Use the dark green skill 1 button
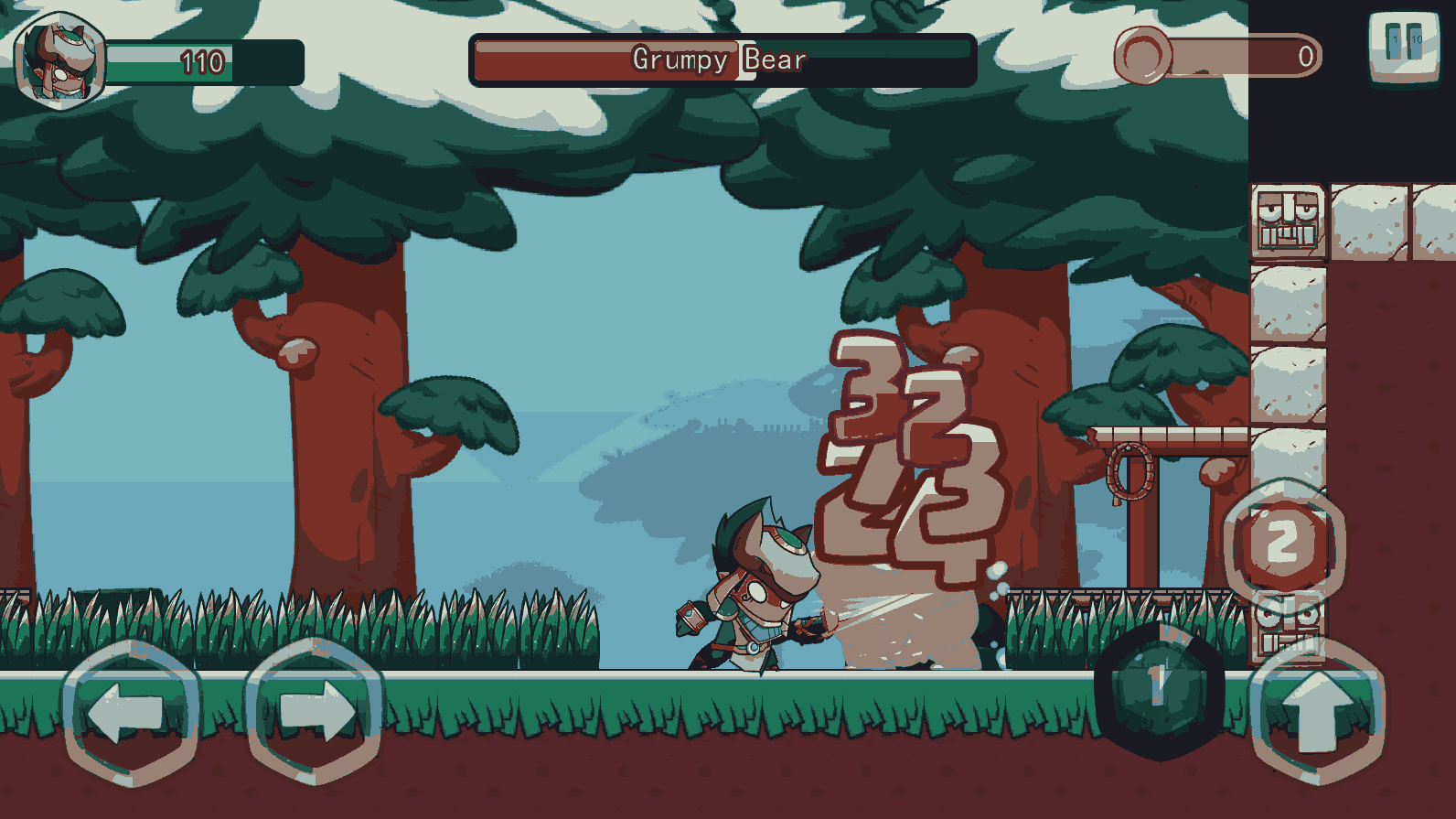Image resolution: width=1456 pixels, height=819 pixels. (1159, 688)
